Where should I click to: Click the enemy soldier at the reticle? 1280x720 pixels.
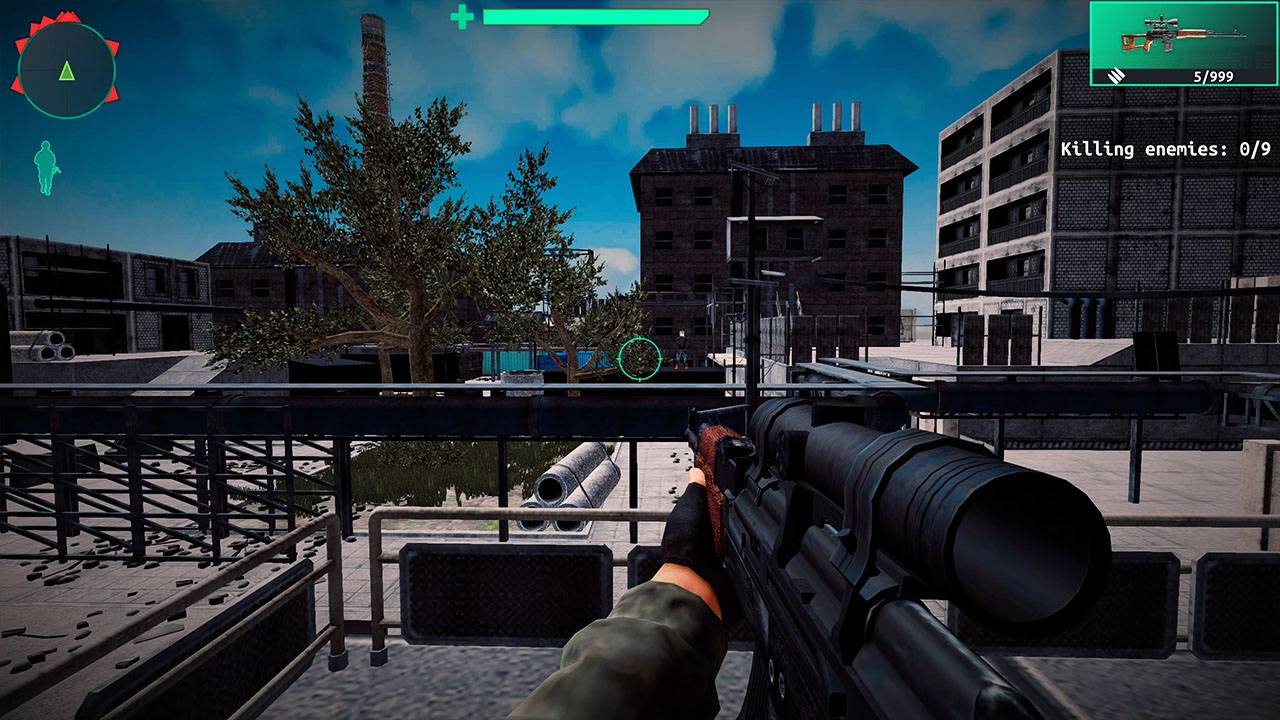[x=681, y=350]
